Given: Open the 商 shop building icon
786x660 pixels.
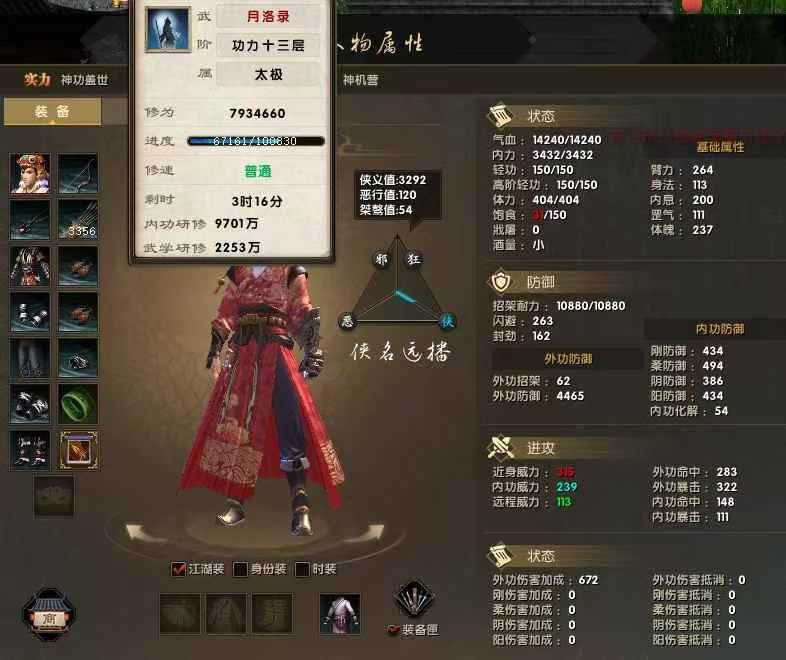Looking at the screenshot, I should click(46, 616).
